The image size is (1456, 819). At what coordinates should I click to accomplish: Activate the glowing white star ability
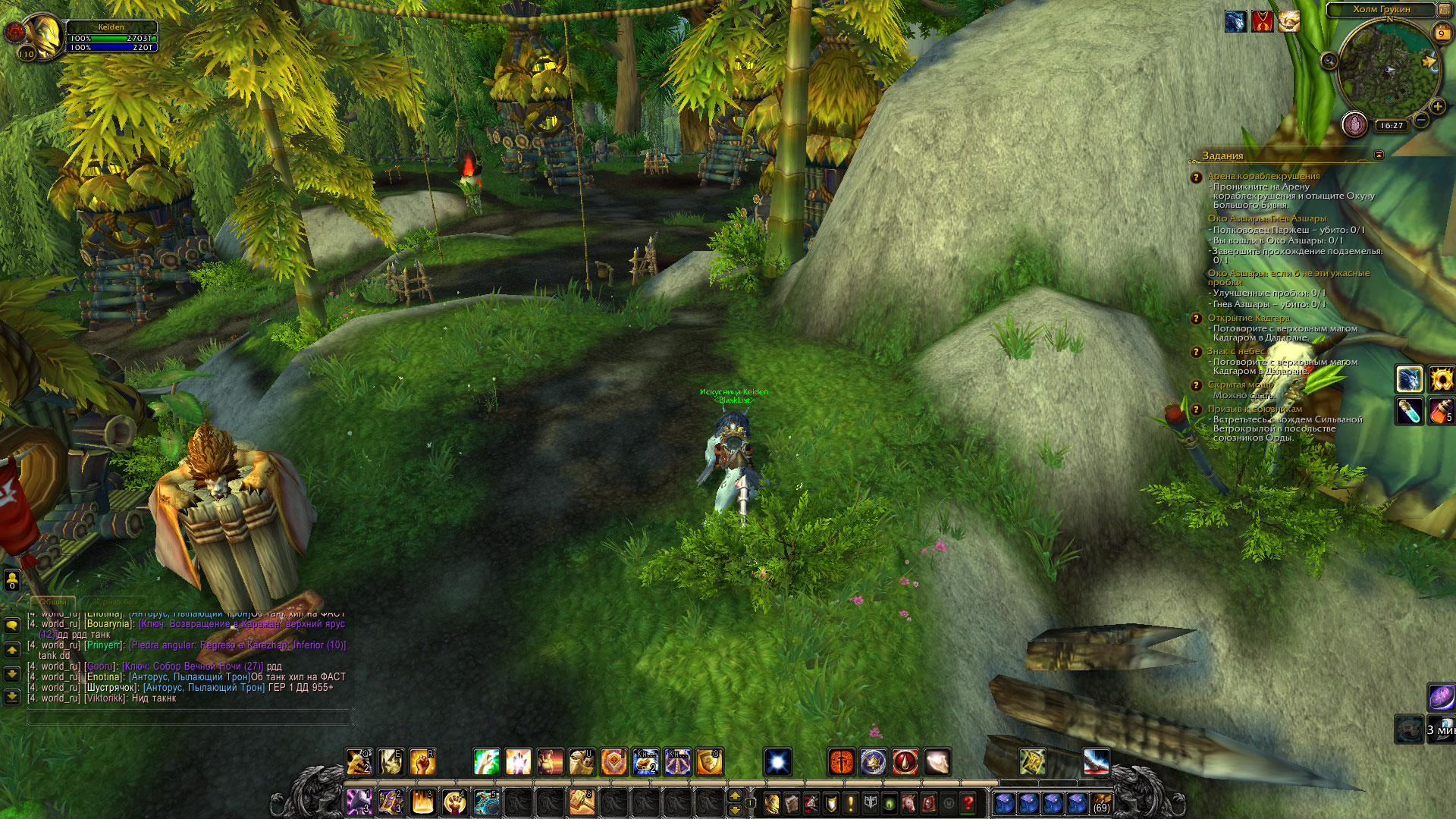click(778, 762)
